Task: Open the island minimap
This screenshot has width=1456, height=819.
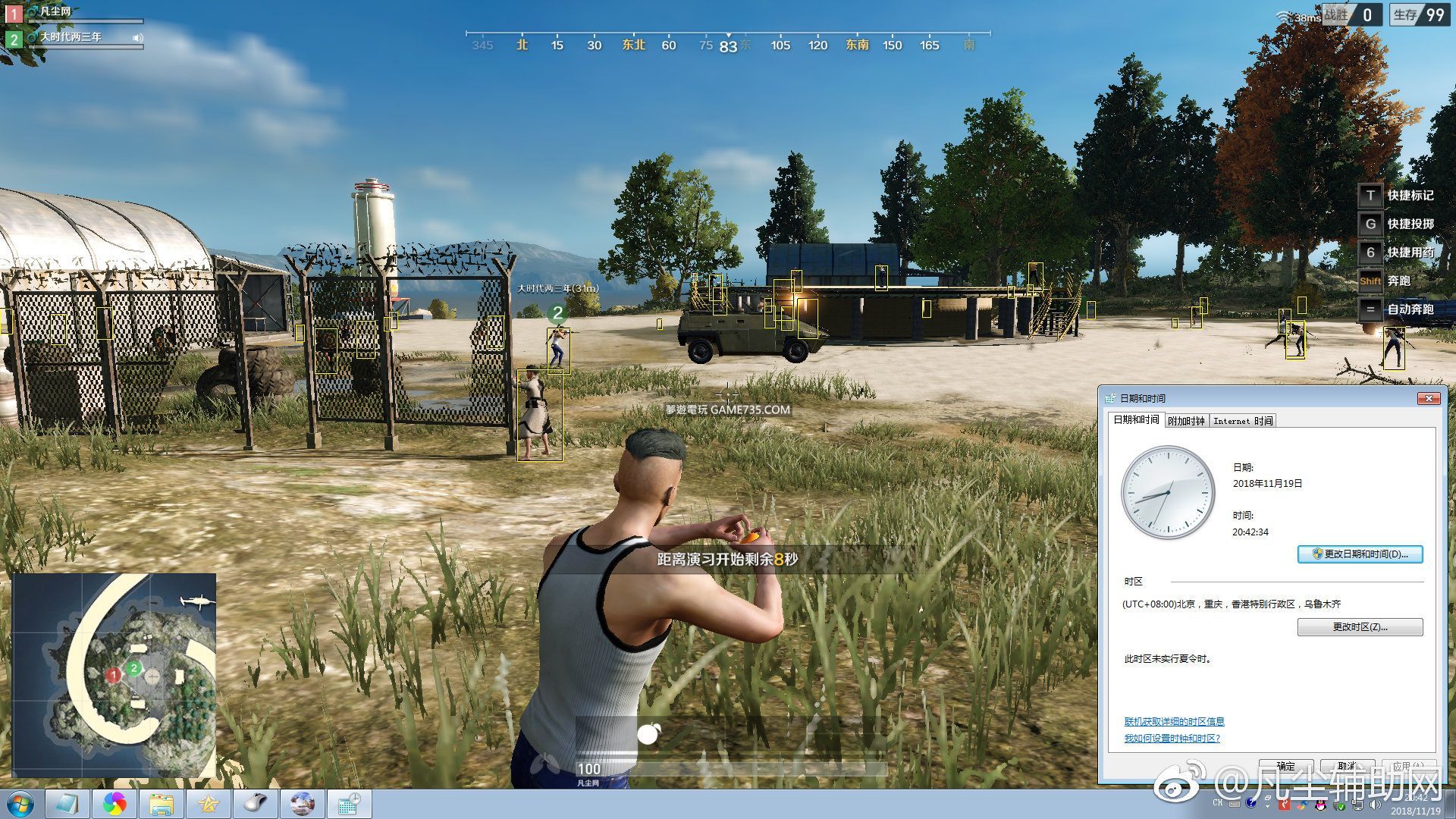Action: (114, 675)
